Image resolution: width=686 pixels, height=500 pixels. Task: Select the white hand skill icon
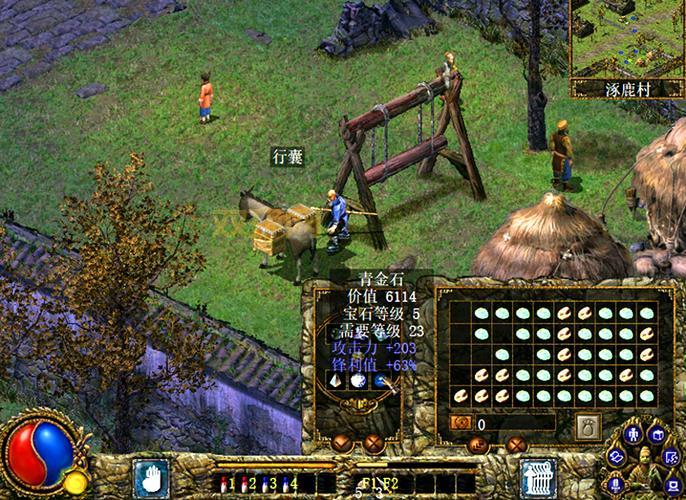pos(151,477)
